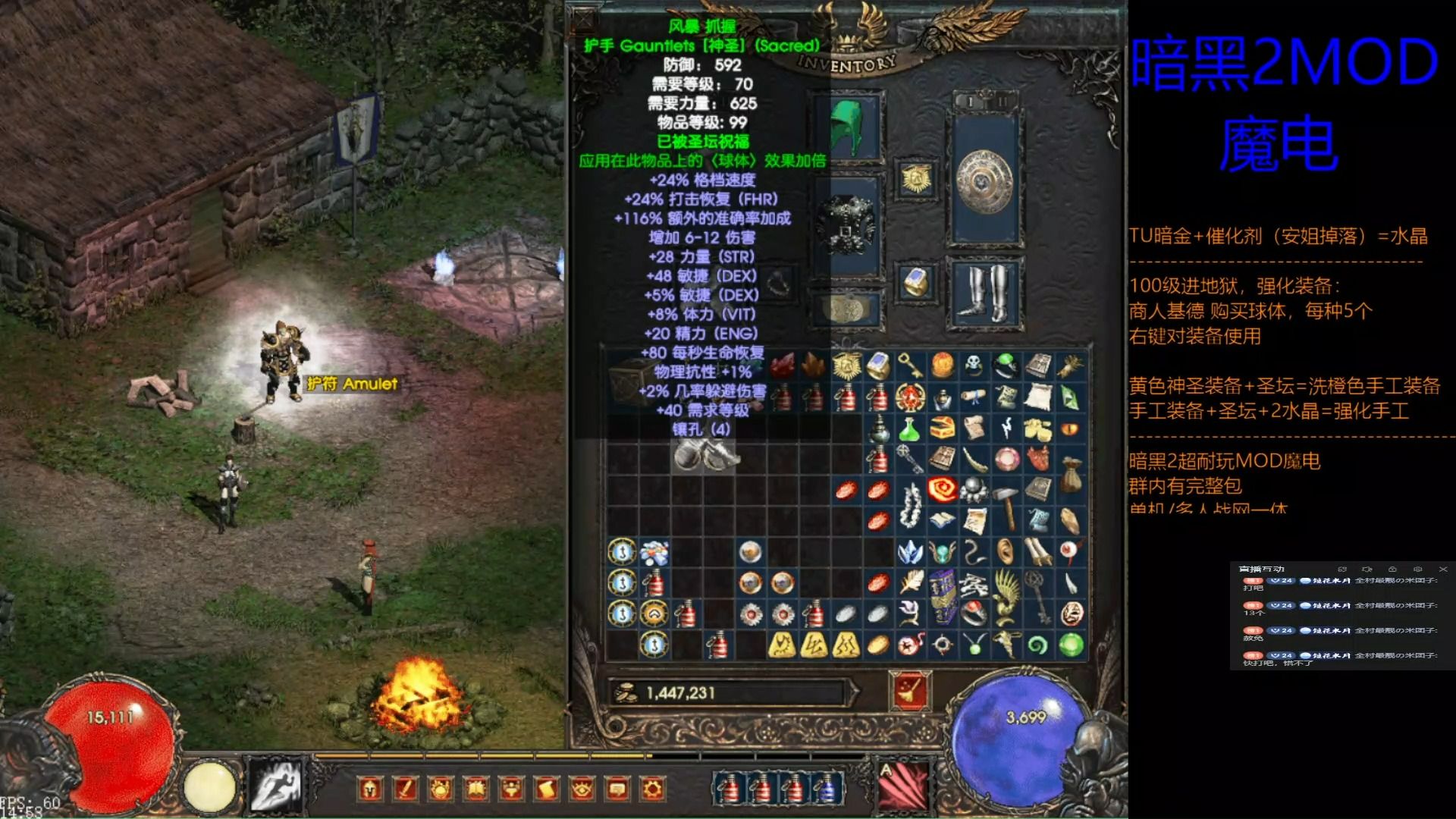The width and height of the screenshot is (1456, 819).
Task: Mute the 直播互动 chat overlay sound
Action: click(1367, 570)
